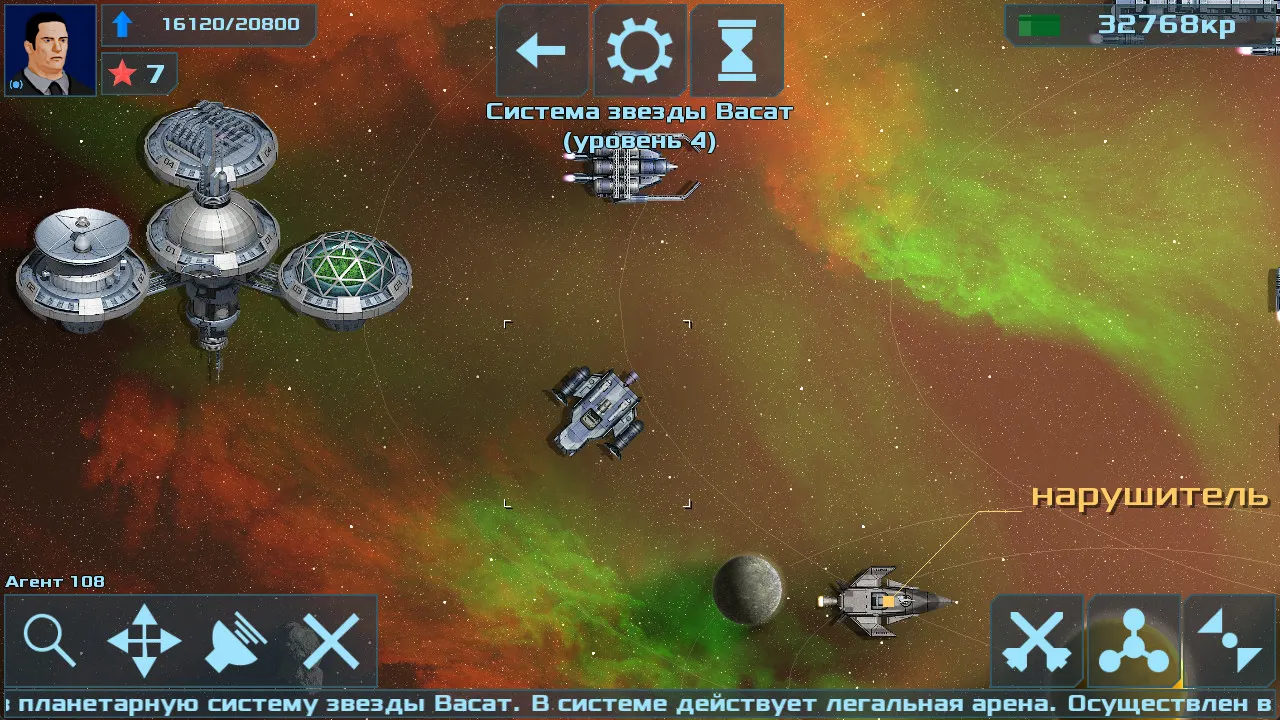Click the back arrow button
This screenshot has width=1280, height=720.
(x=542, y=50)
